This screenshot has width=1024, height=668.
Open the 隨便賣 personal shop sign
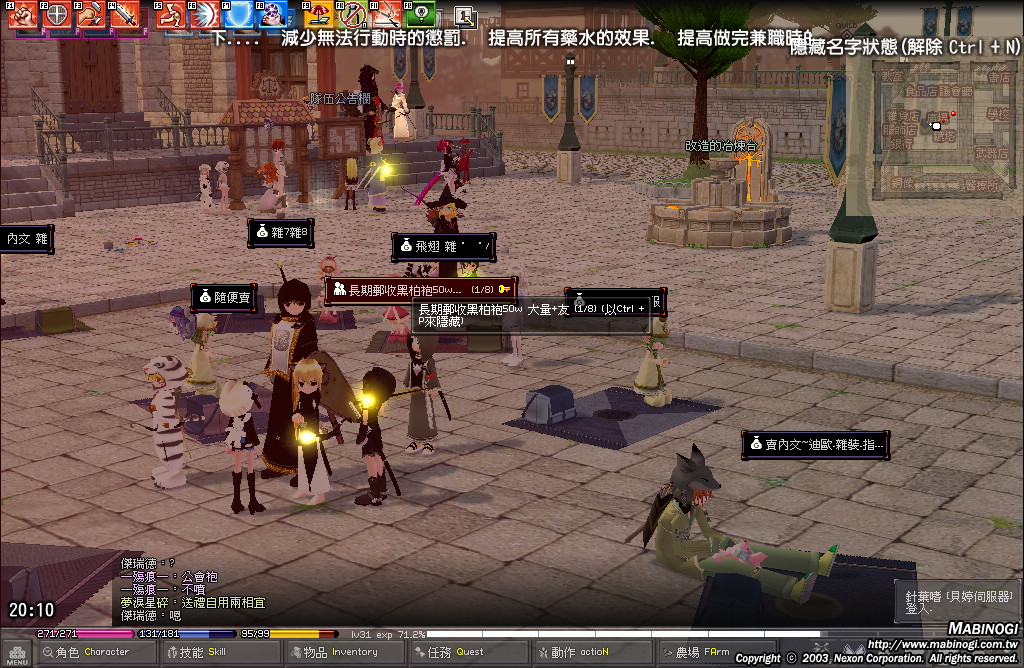point(223,297)
